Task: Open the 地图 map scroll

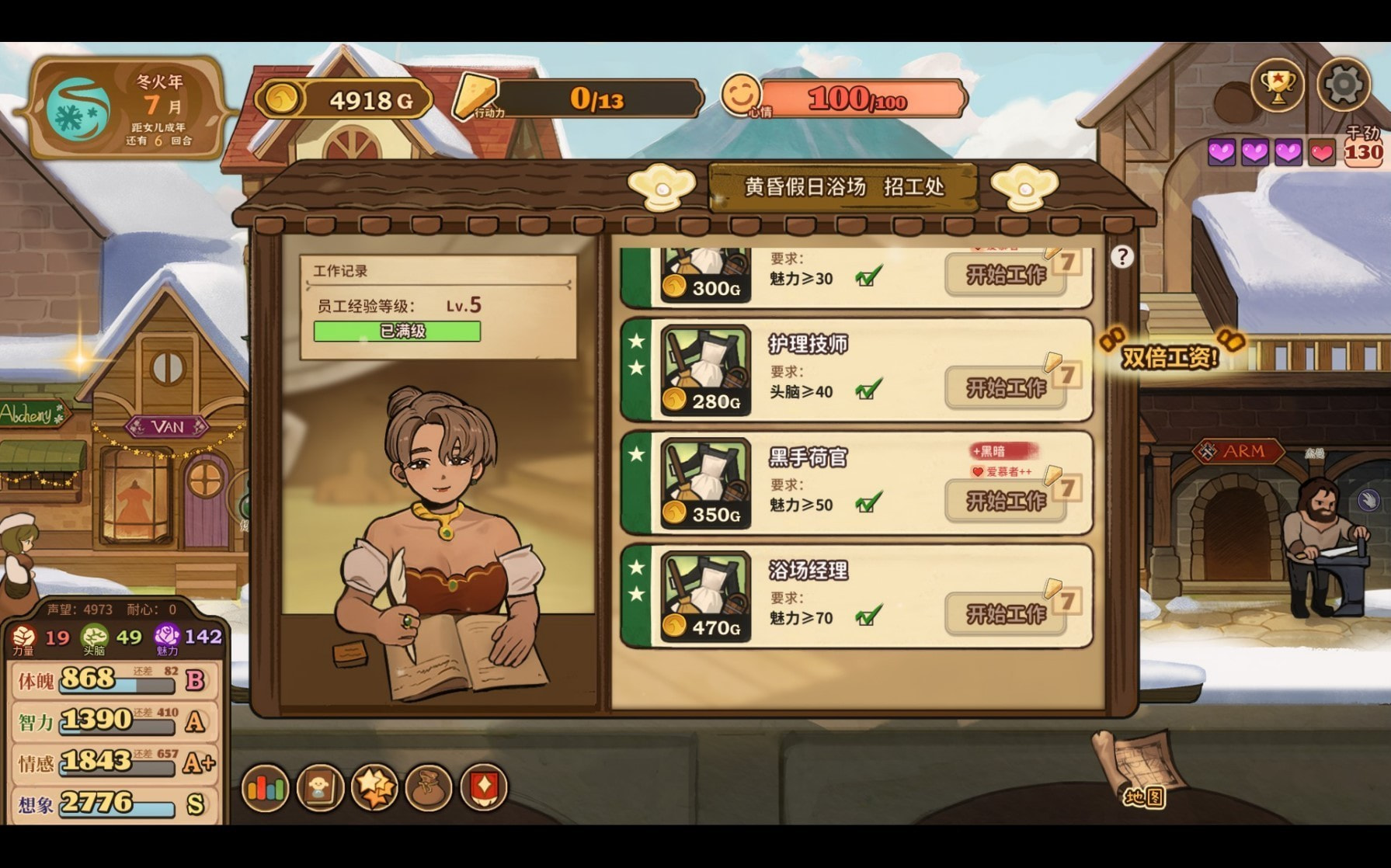Action: [1140, 769]
